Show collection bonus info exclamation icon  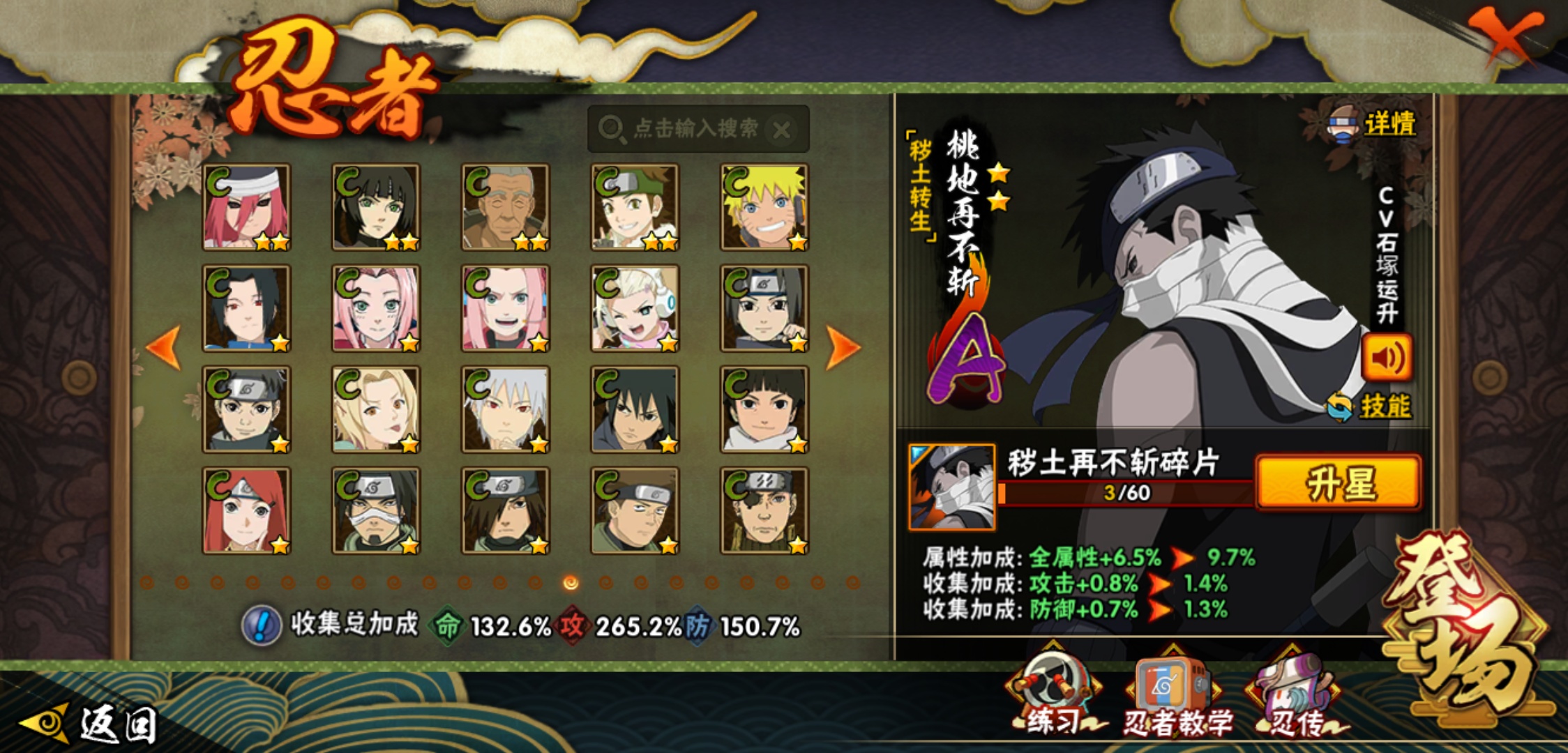[262, 625]
